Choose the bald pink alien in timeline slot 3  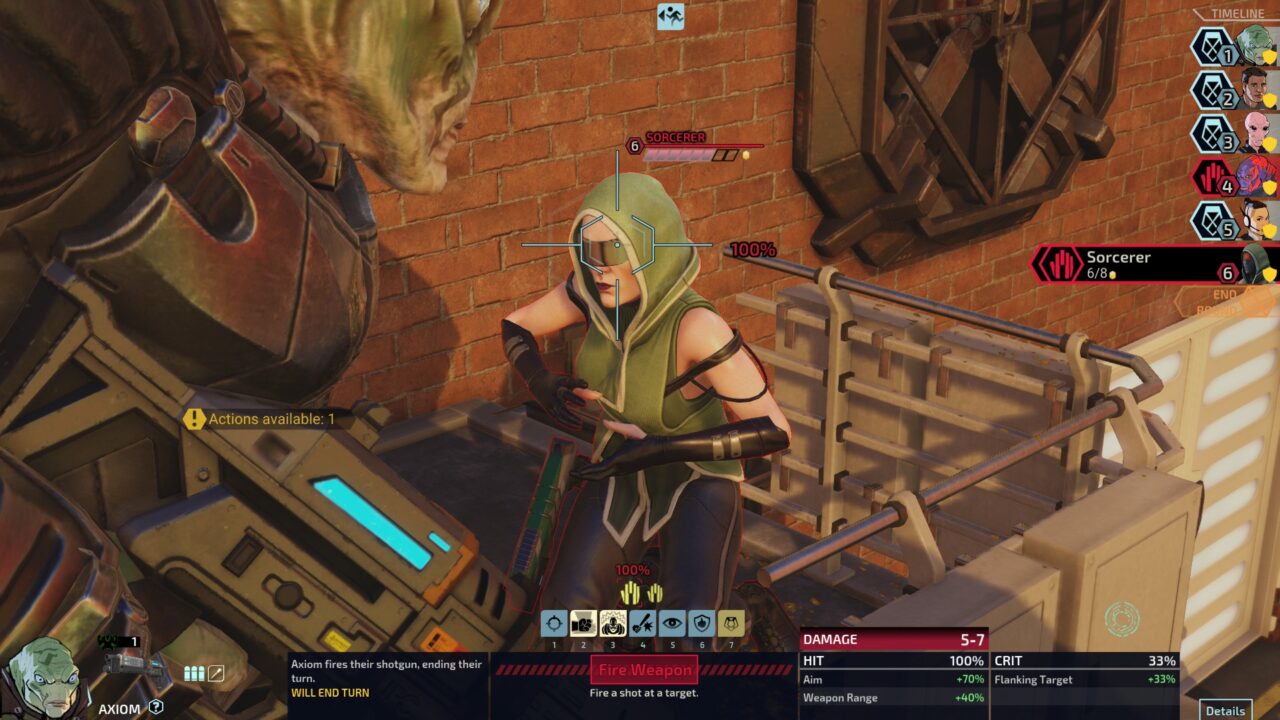(1255, 134)
